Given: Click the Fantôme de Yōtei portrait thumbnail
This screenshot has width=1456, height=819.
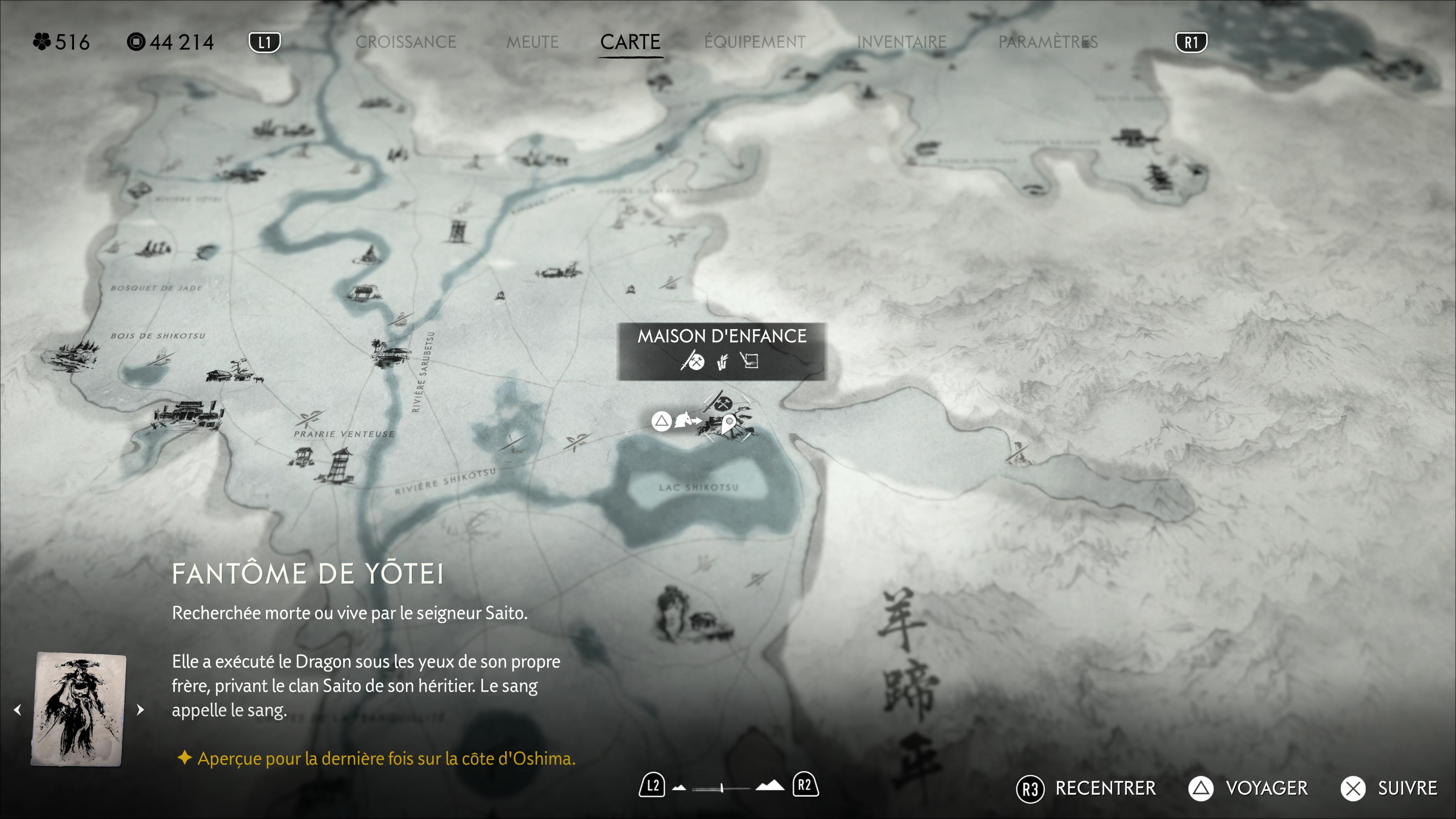Looking at the screenshot, I should coord(78,709).
